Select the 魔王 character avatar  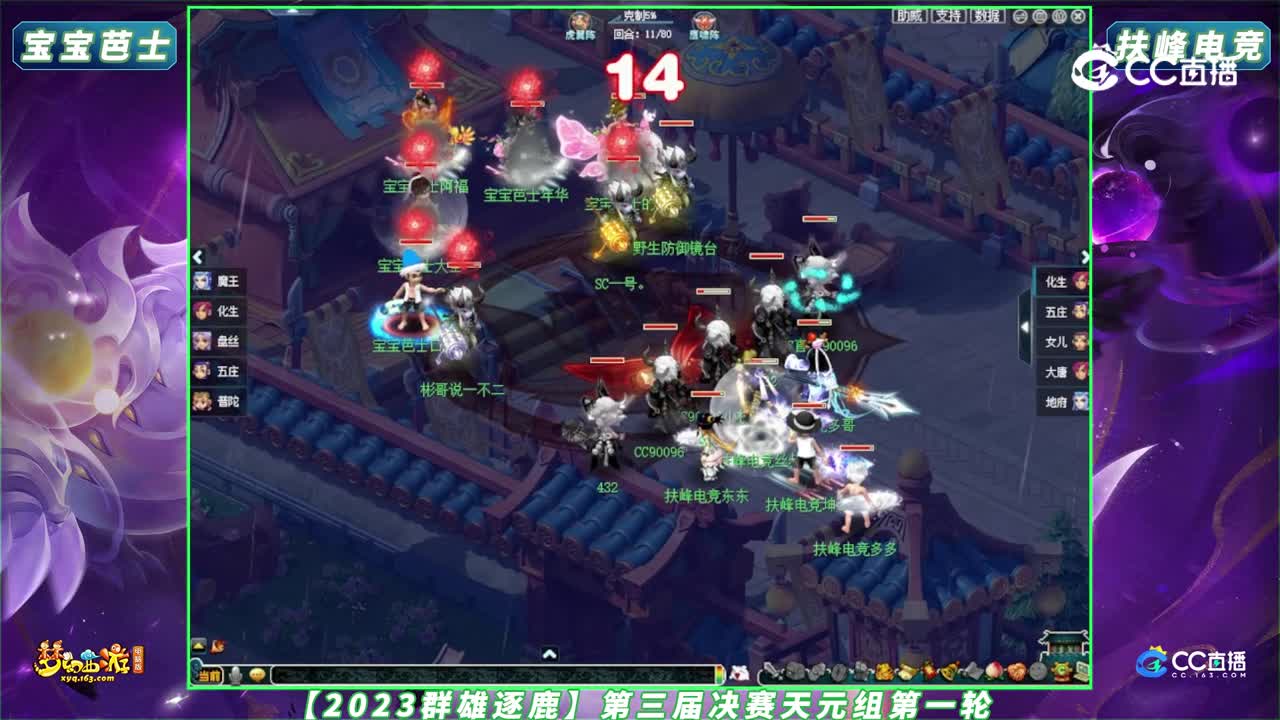click(202, 283)
